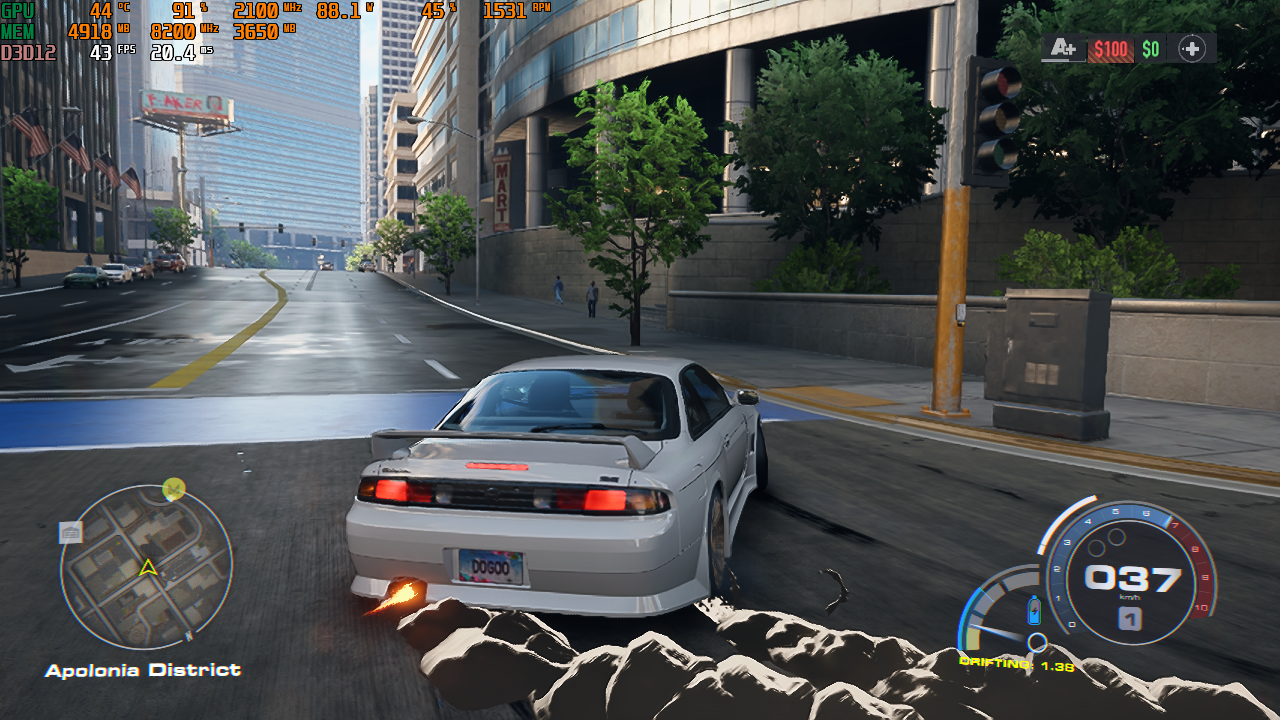This screenshot has width=1280, height=720.
Task: Click the circular minimap
Action: point(146,566)
